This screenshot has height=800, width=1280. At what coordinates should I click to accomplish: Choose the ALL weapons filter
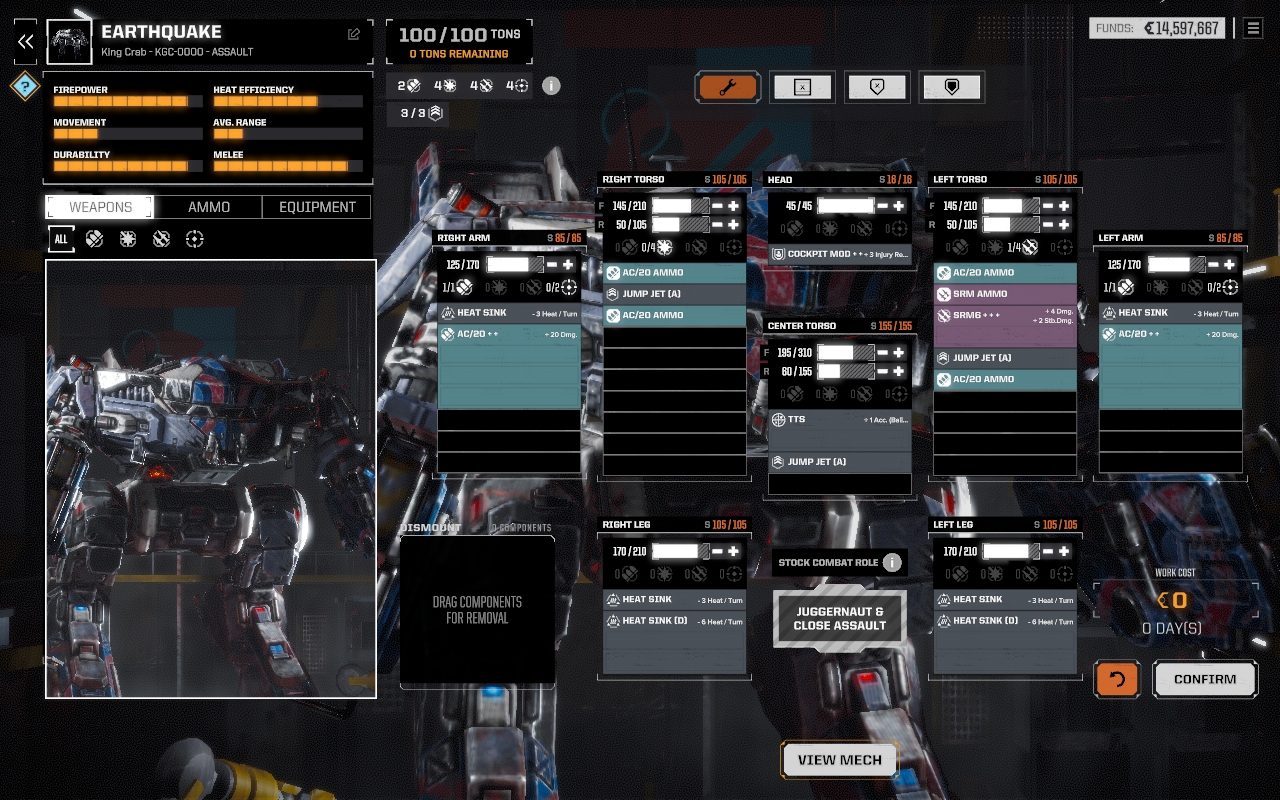pos(61,239)
